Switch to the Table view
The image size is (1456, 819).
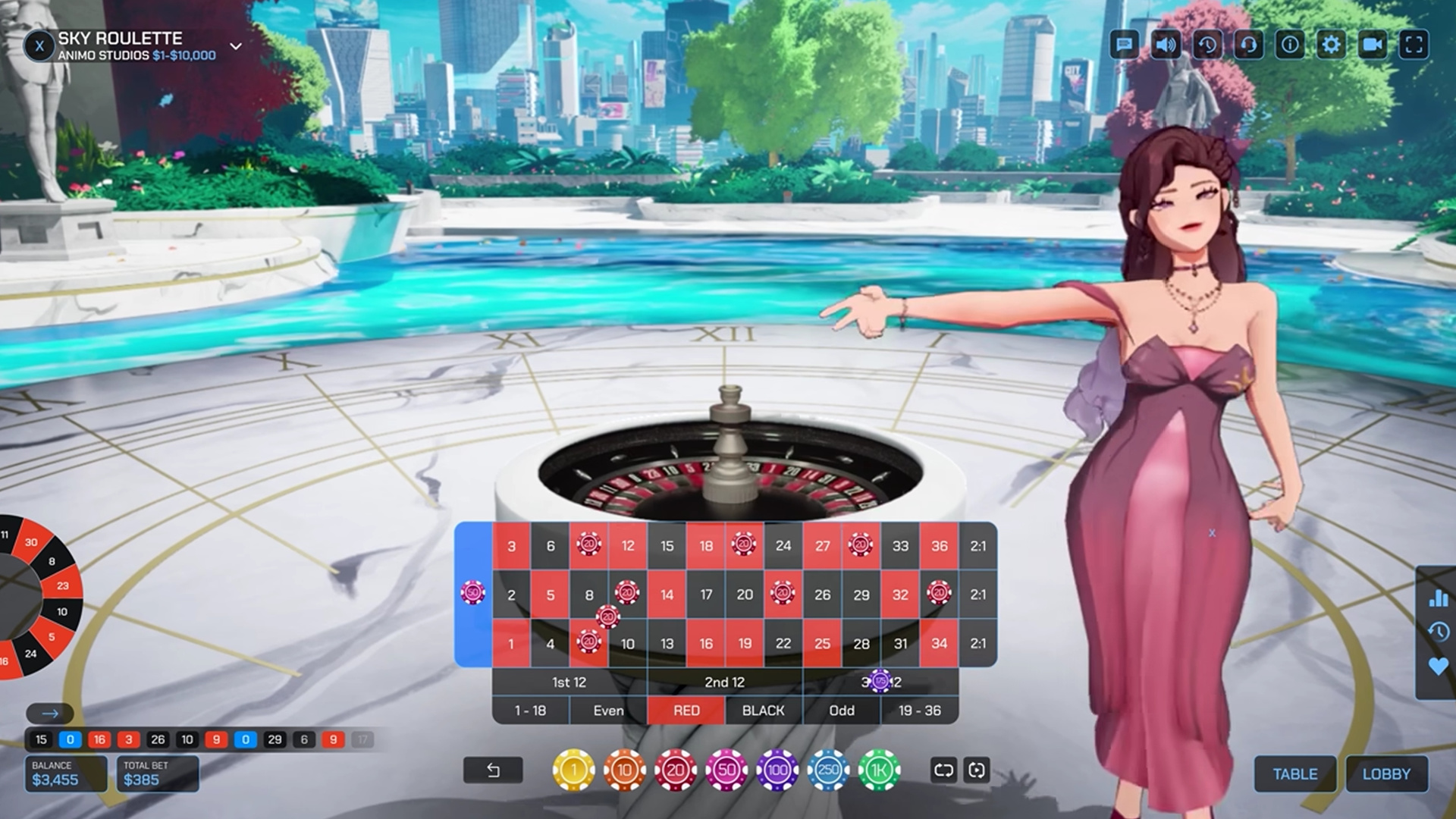tap(1295, 774)
